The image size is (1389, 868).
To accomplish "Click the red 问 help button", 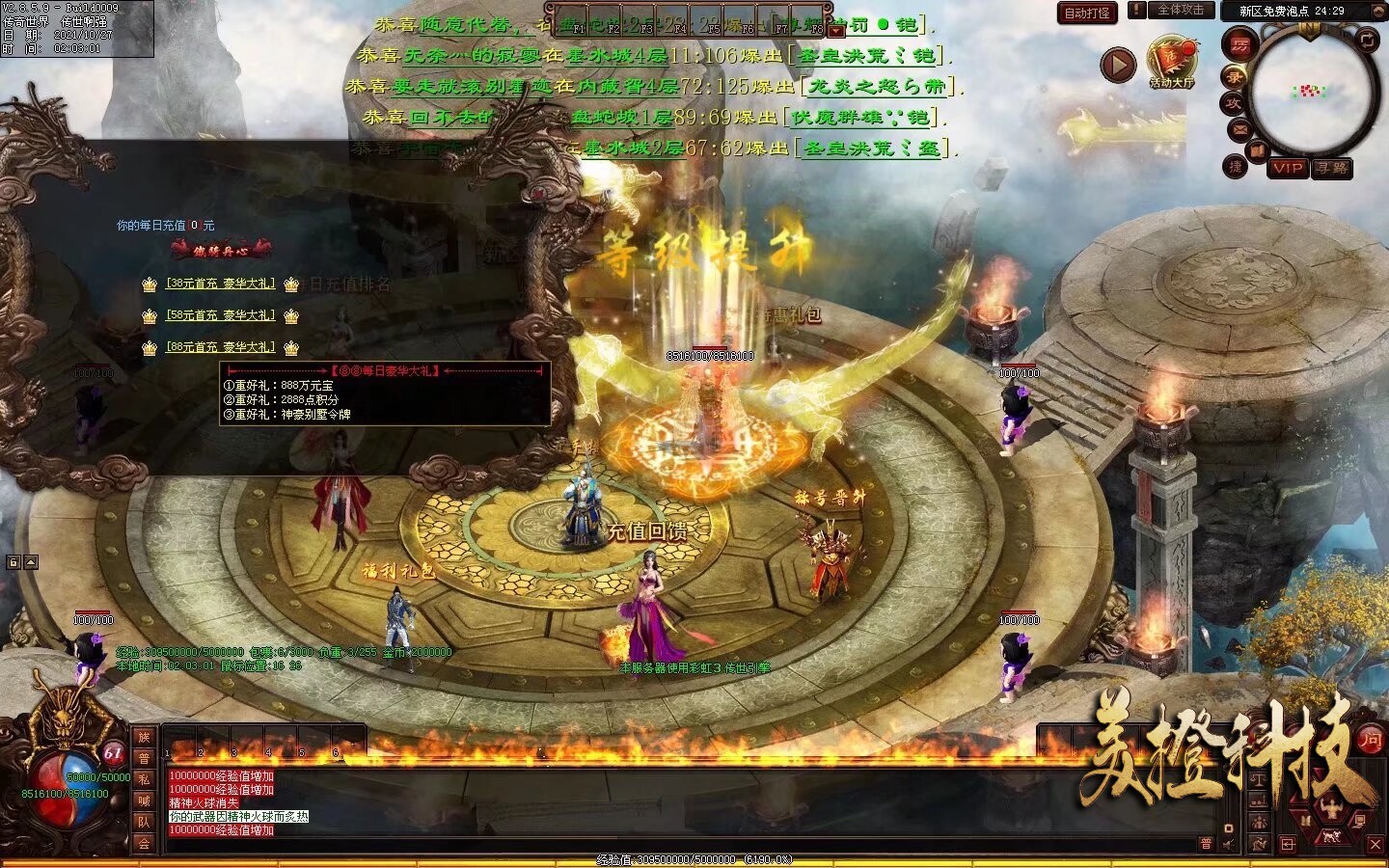I will tap(1370, 740).
